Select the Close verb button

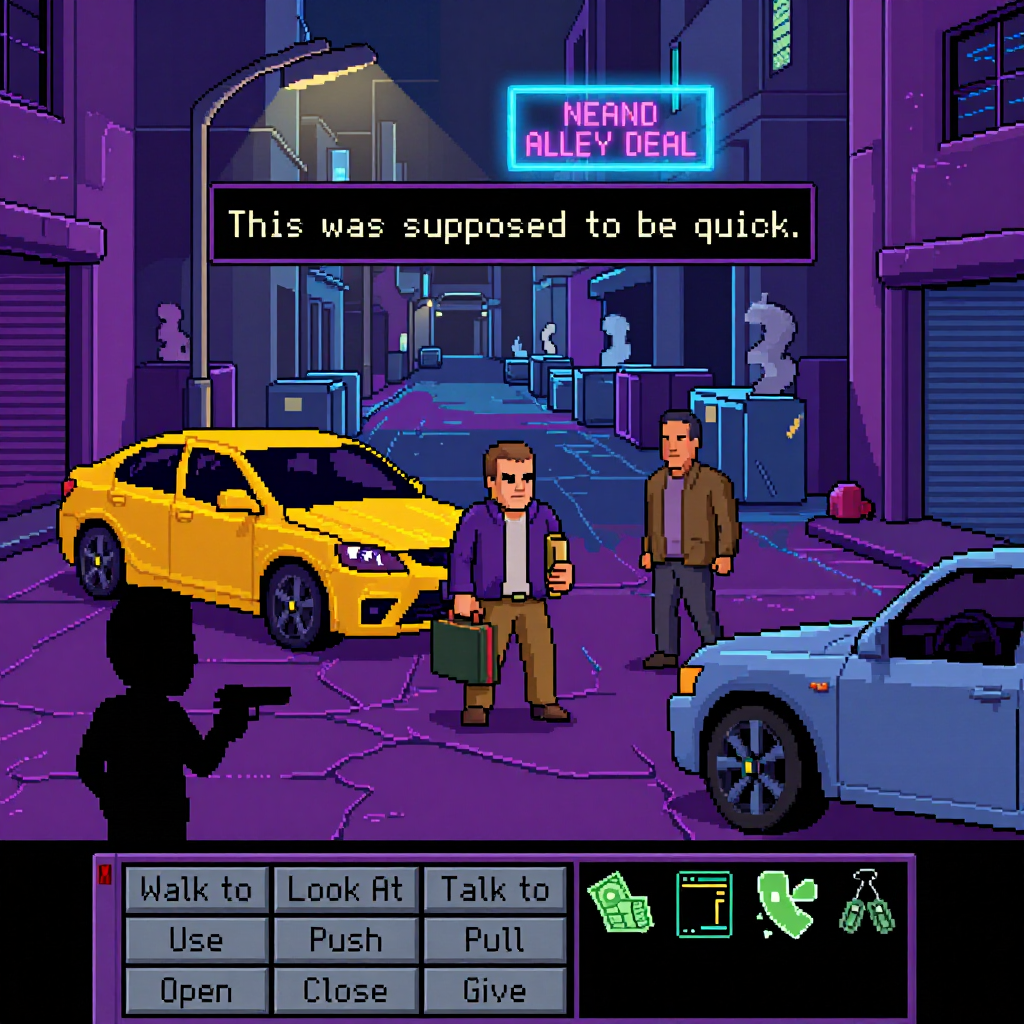tap(345, 990)
